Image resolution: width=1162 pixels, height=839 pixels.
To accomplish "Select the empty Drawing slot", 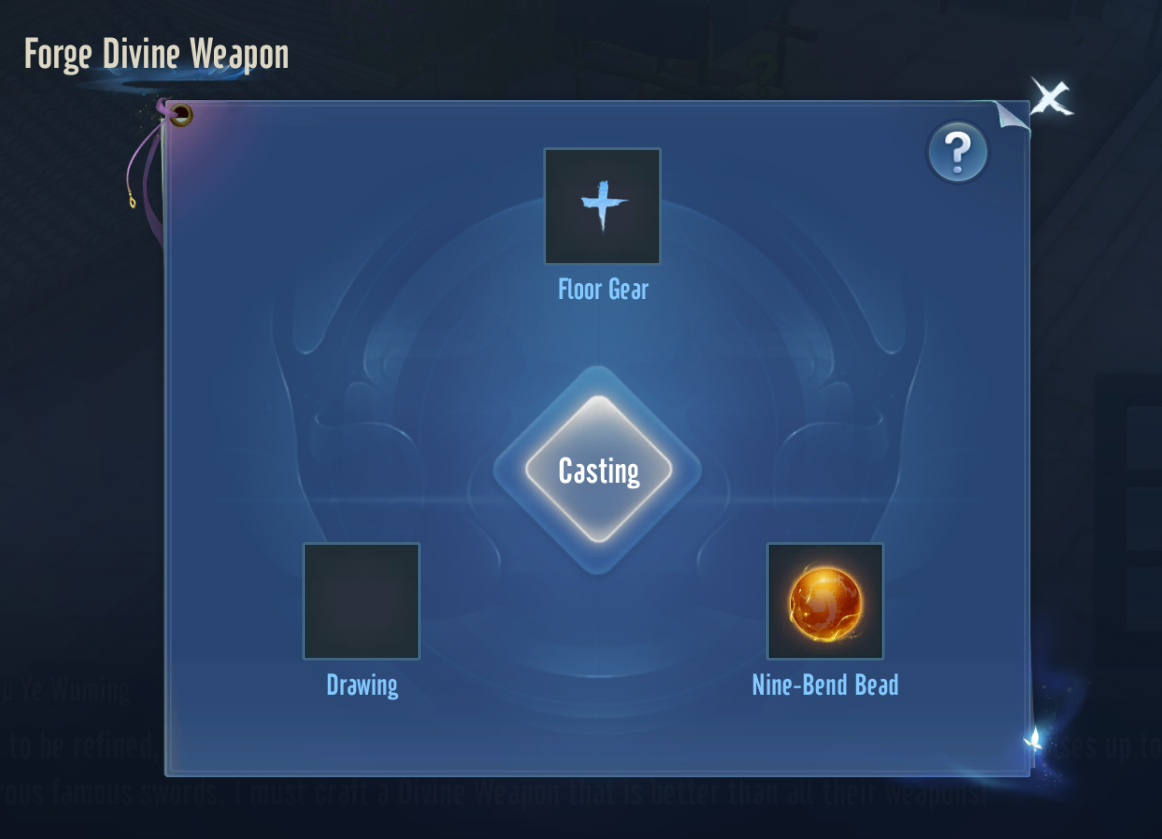I will (361, 601).
